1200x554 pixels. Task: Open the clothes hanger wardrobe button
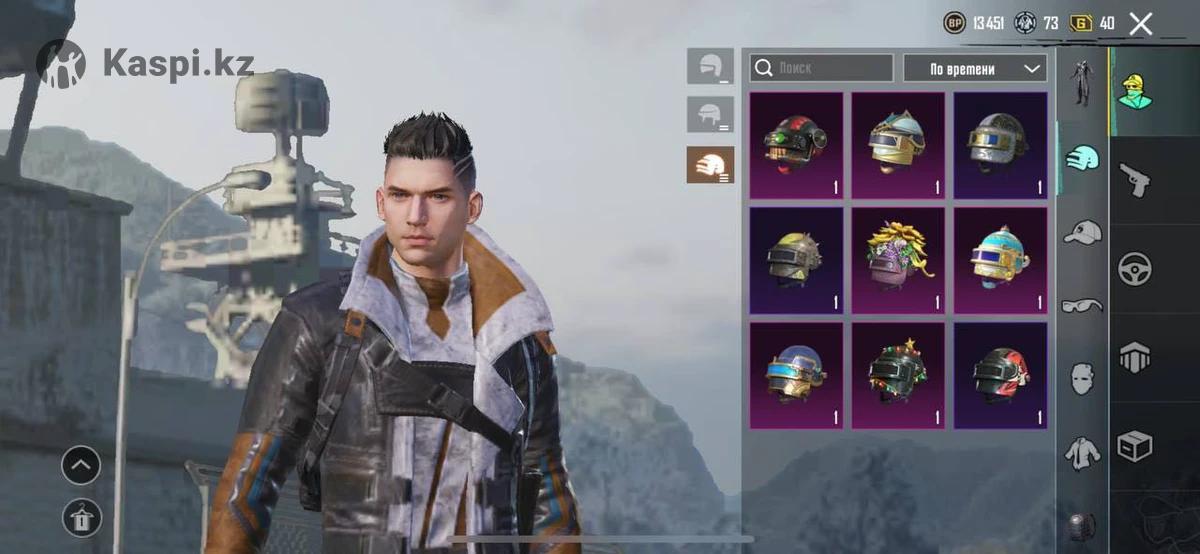(x=81, y=518)
